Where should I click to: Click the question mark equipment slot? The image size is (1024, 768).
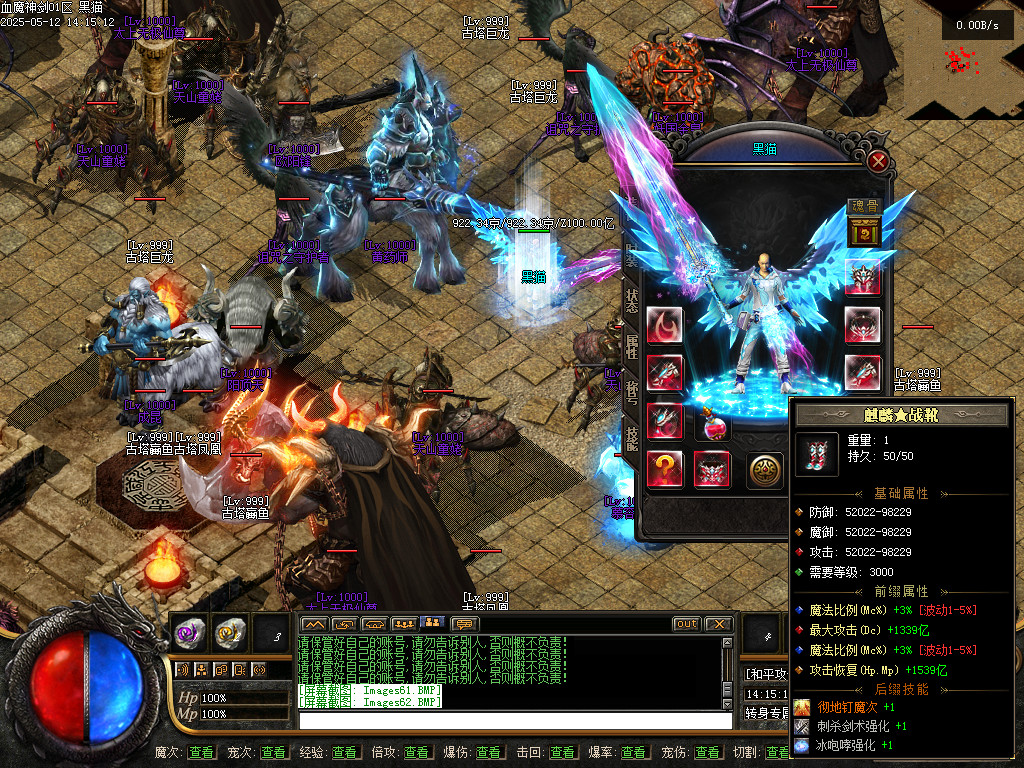(x=664, y=468)
